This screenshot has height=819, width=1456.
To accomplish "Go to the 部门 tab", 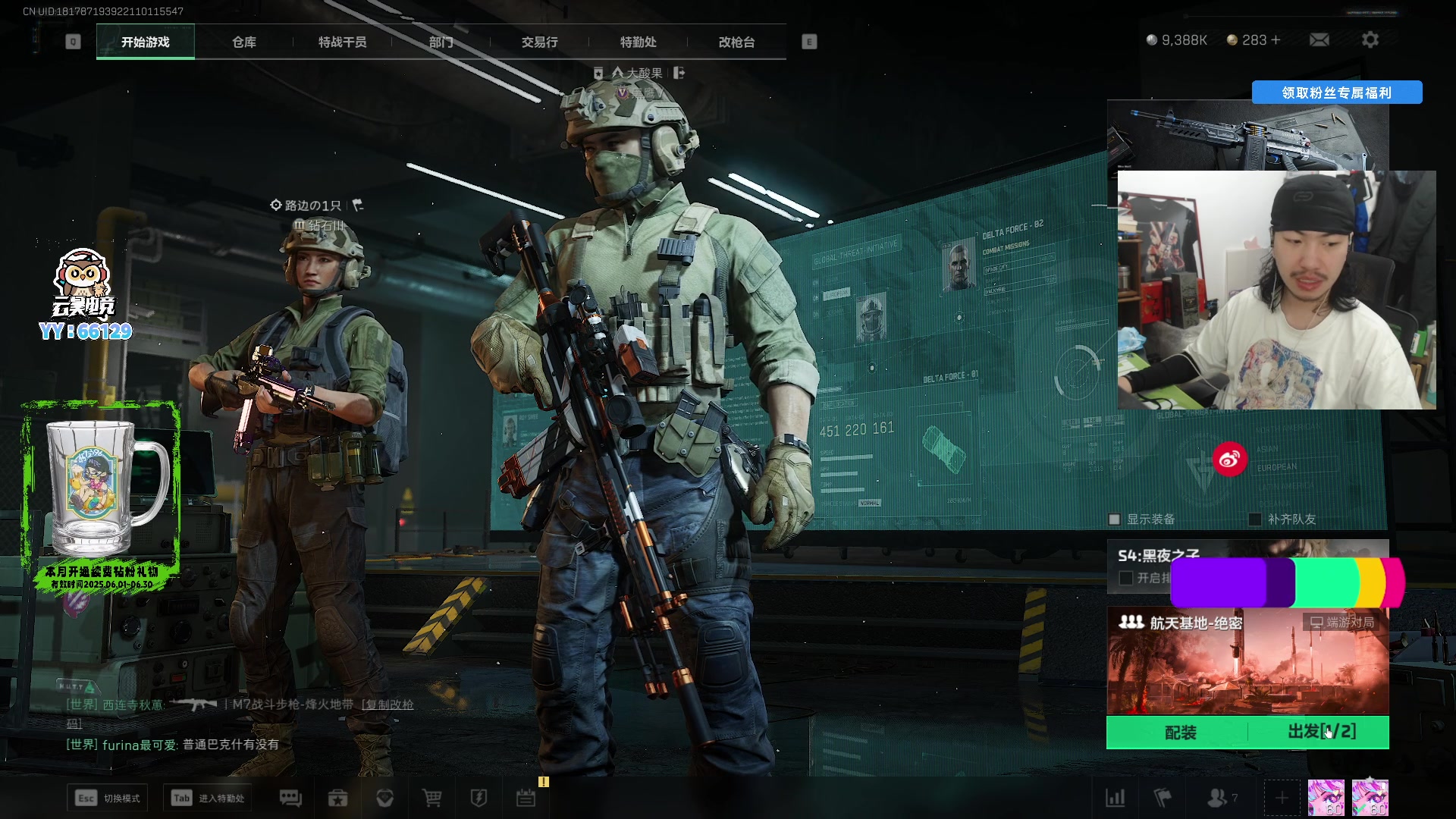I will pos(441,42).
